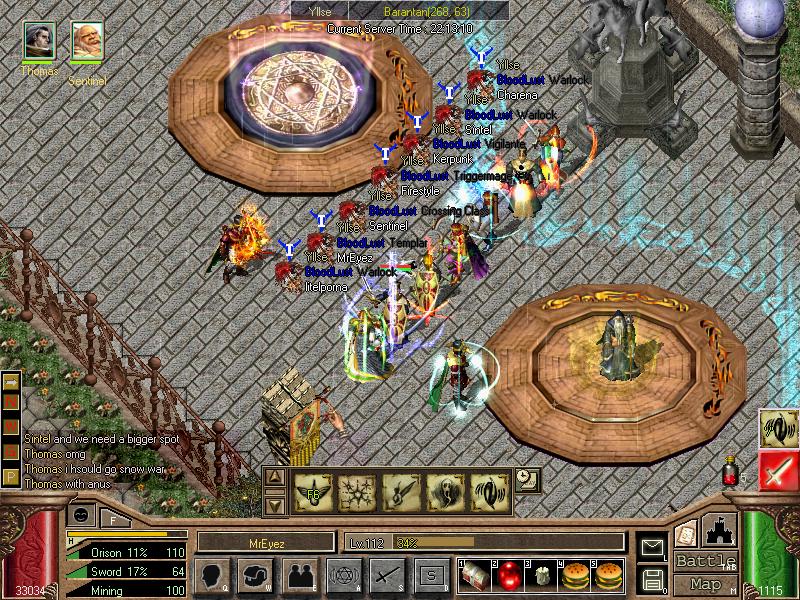The width and height of the screenshot is (800, 600).
Task: Activate the F6 winged skill icon
Action: click(x=312, y=492)
